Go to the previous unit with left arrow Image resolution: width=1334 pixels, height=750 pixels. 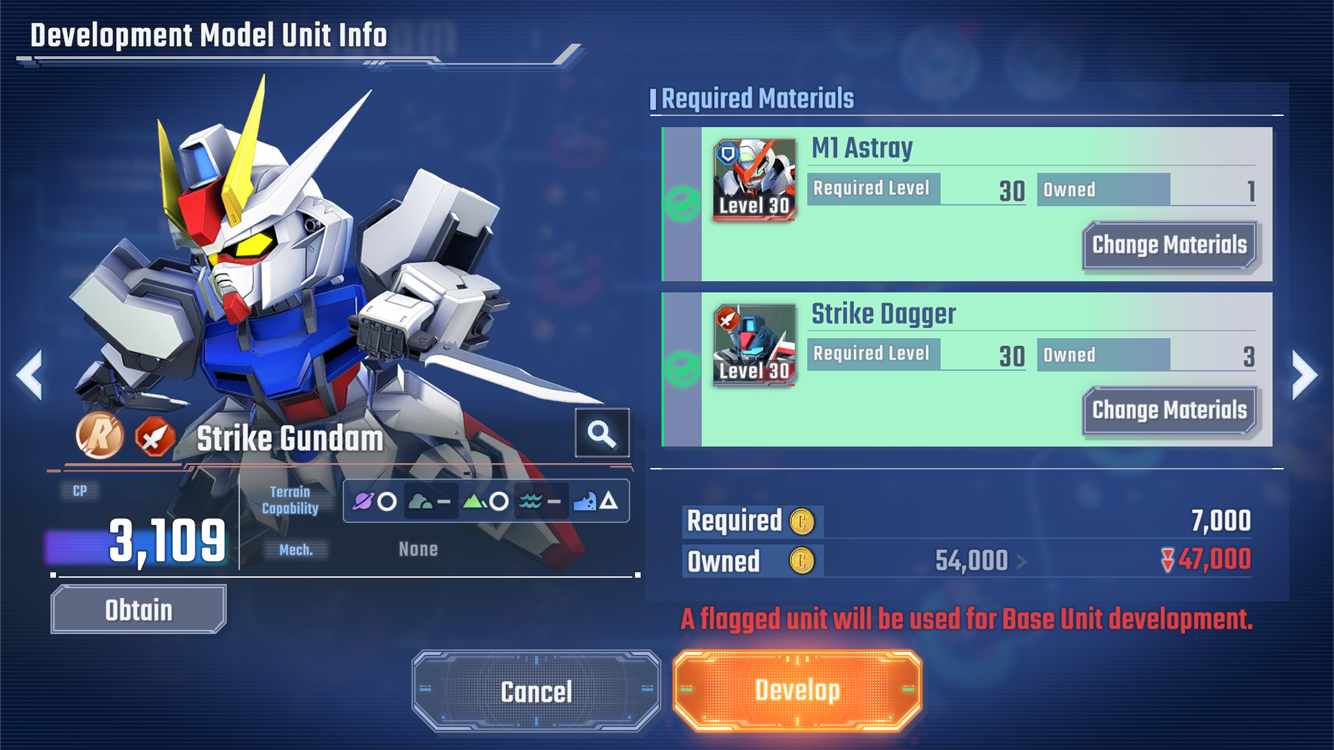(29, 375)
